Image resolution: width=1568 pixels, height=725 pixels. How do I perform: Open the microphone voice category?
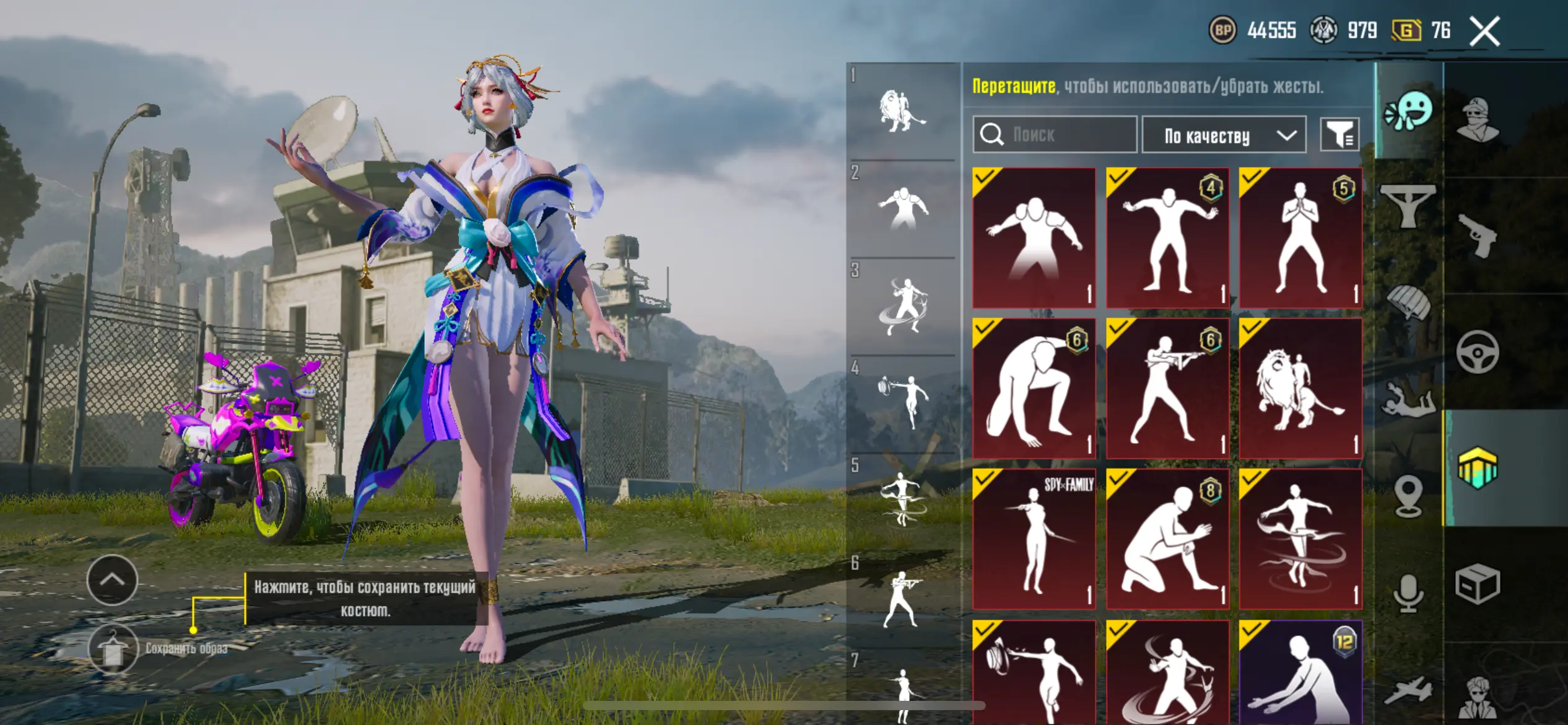click(1408, 593)
